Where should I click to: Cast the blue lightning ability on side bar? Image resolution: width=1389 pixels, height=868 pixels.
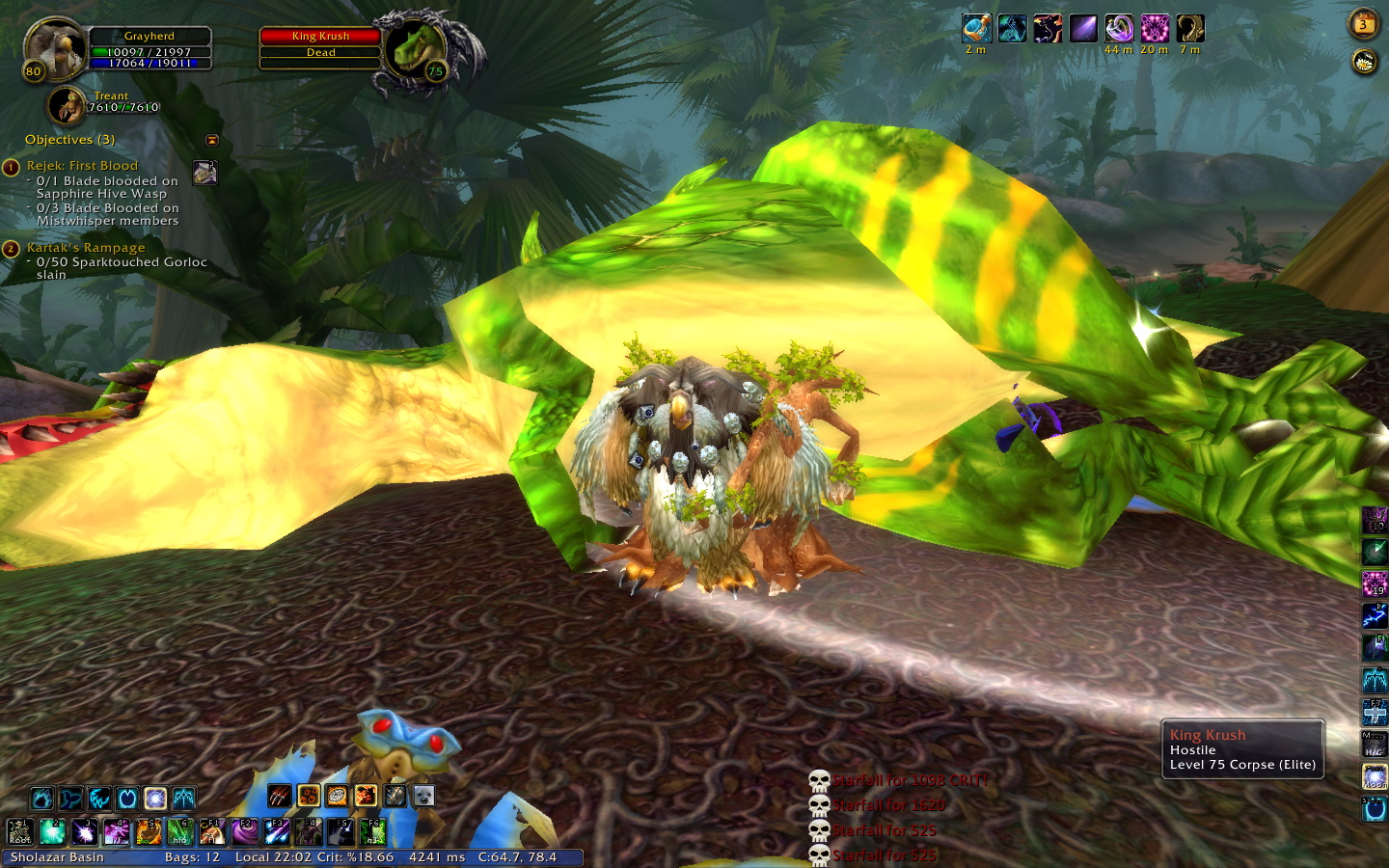pos(1375,615)
